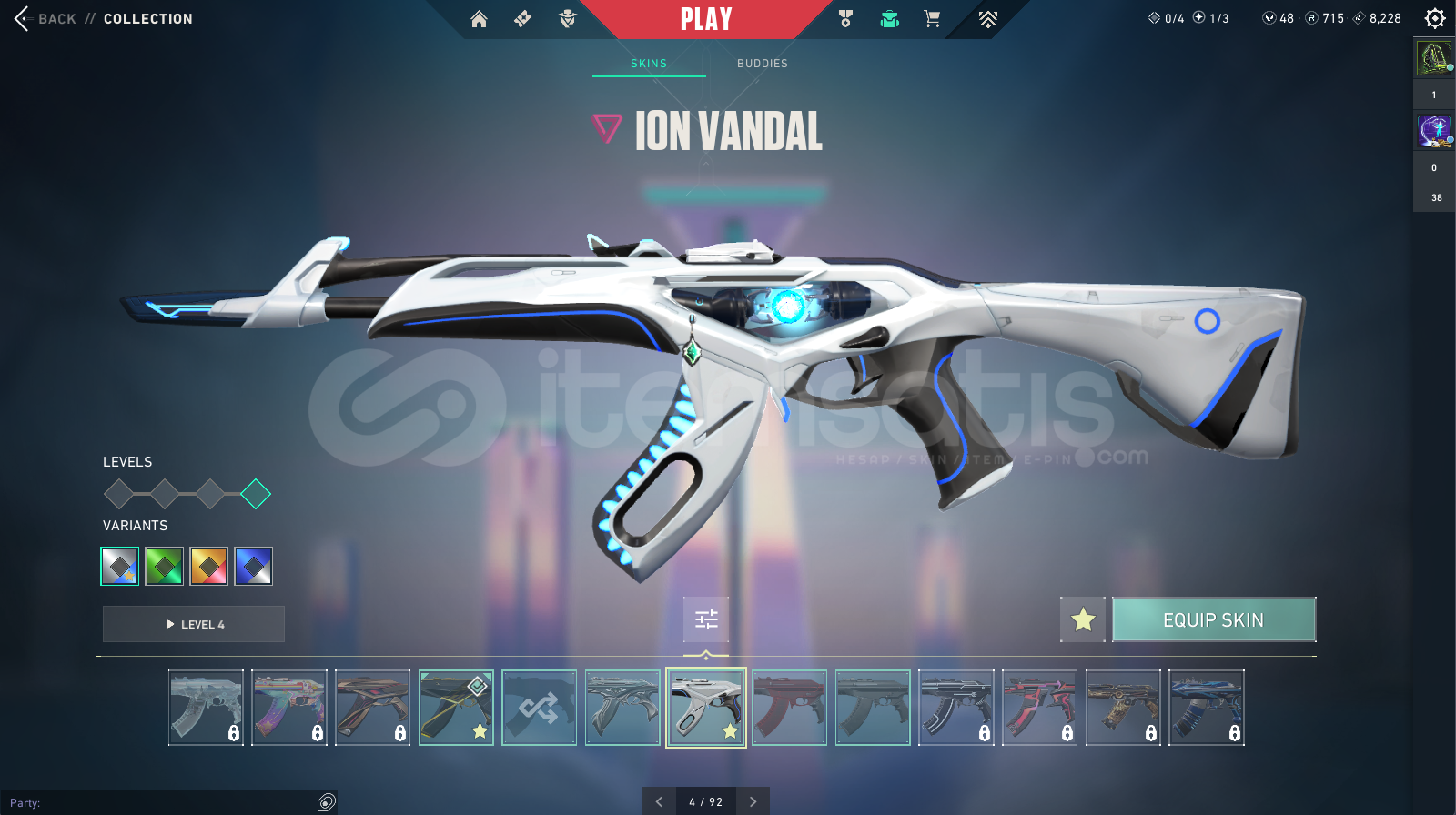
Task: Choose the selected level 4 diamond
Action: pos(256,494)
